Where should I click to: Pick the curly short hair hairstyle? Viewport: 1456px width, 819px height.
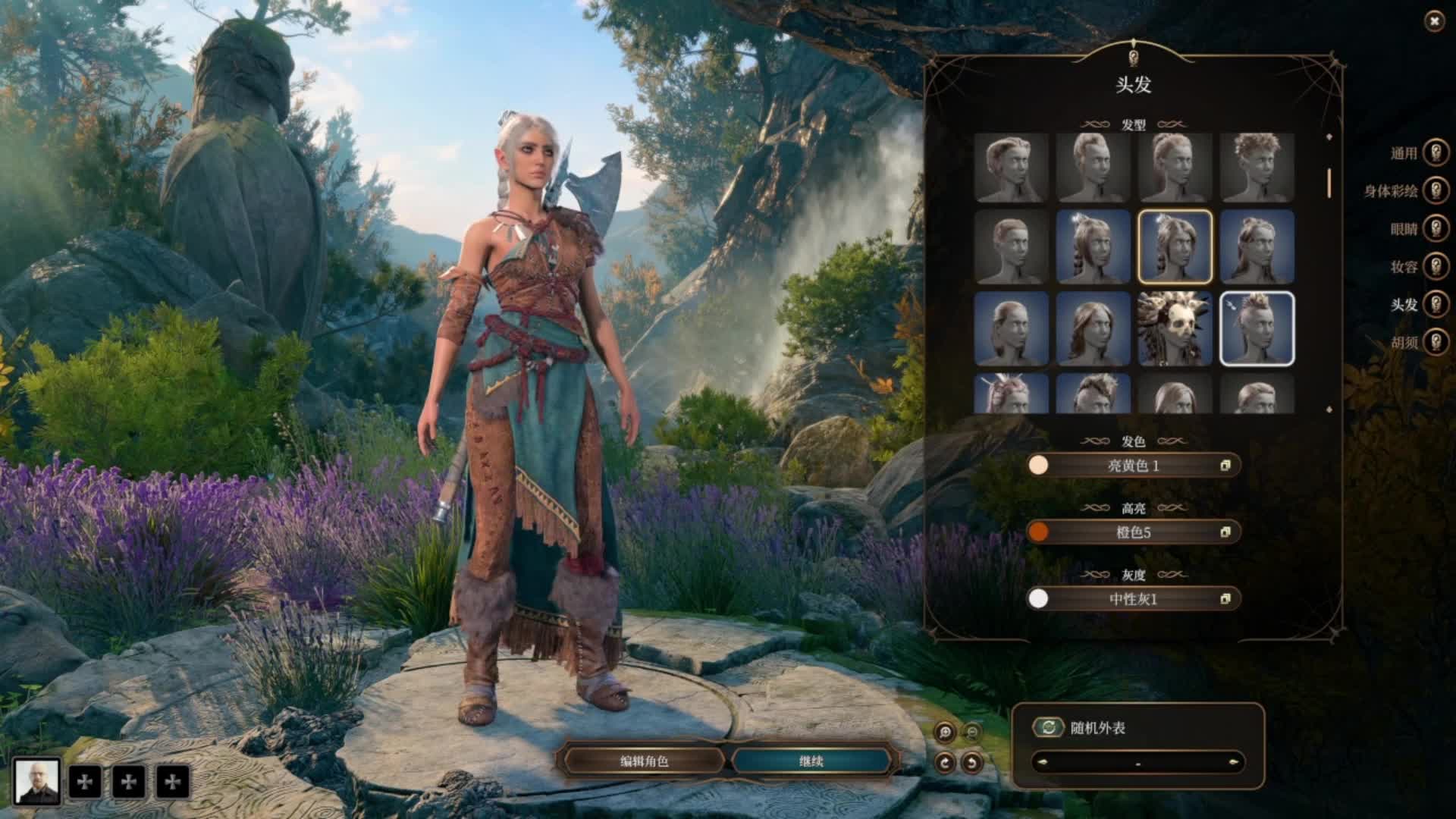[1257, 167]
